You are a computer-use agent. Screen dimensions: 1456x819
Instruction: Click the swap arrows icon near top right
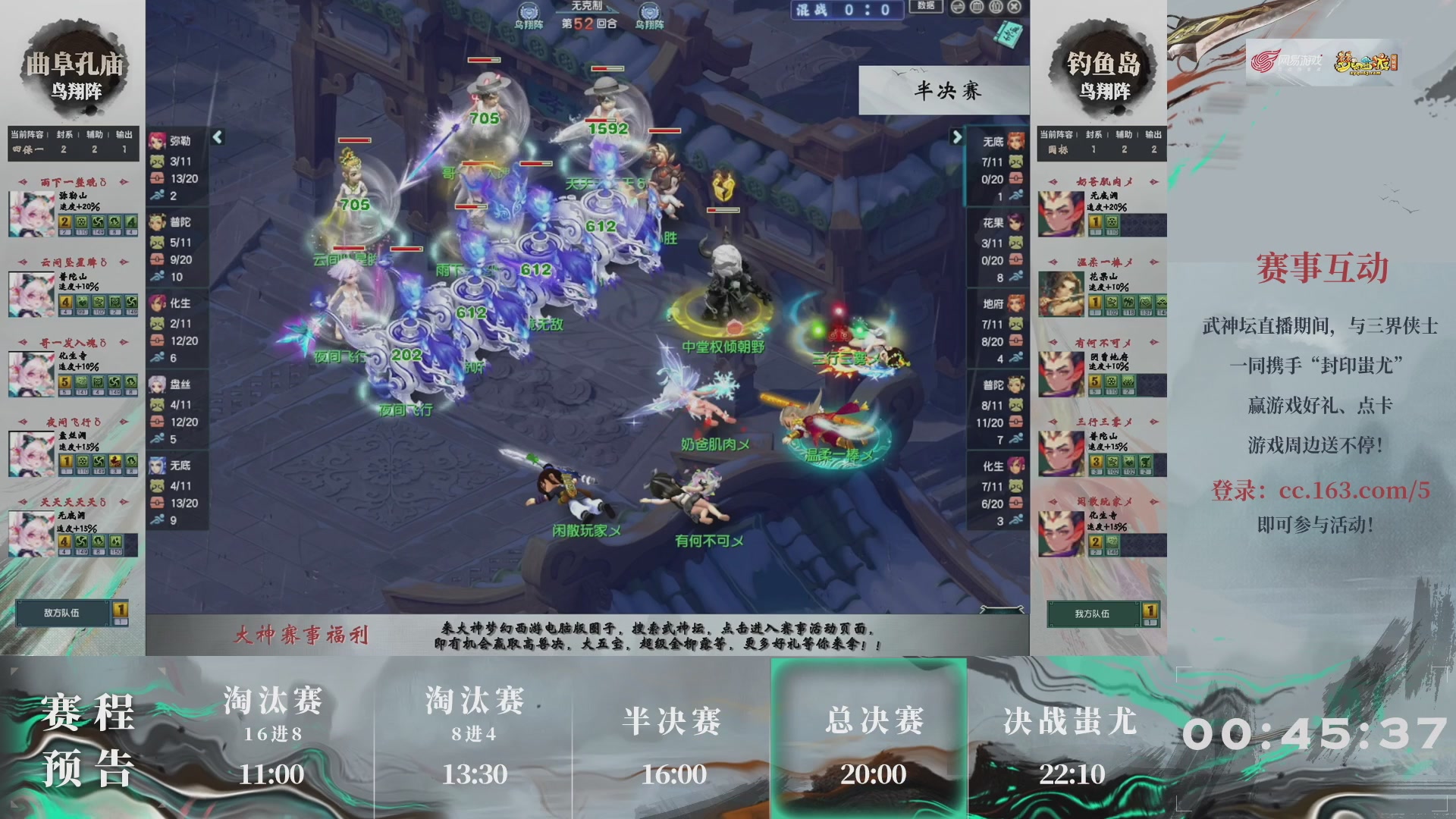pos(957,7)
